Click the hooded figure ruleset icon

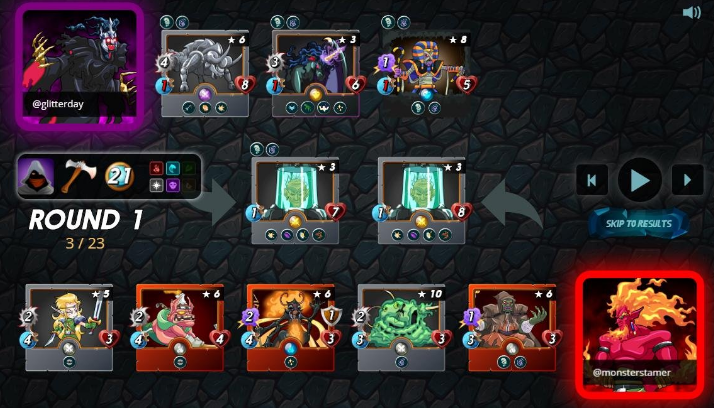pyautogui.click(x=37, y=176)
